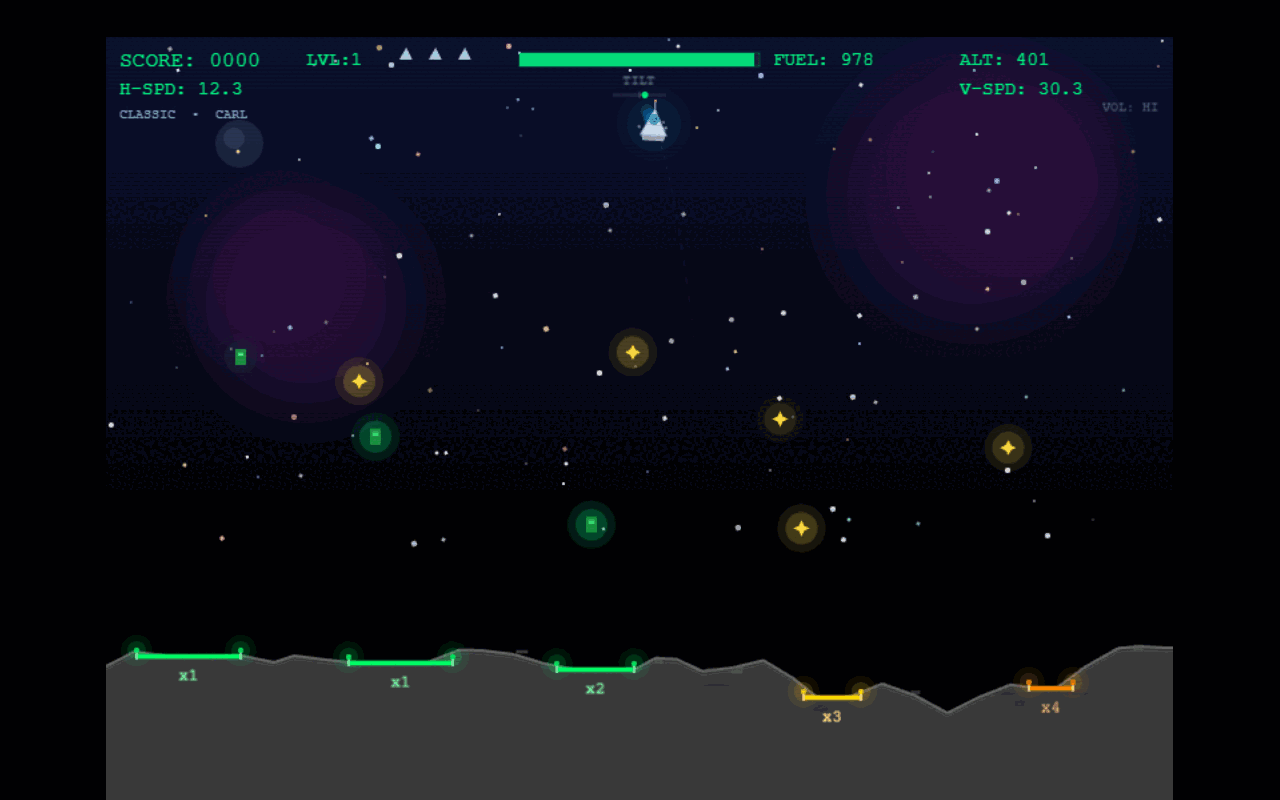Select the SCORE: 0000 display
This screenshot has height=800, width=1280.
pos(189,59)
